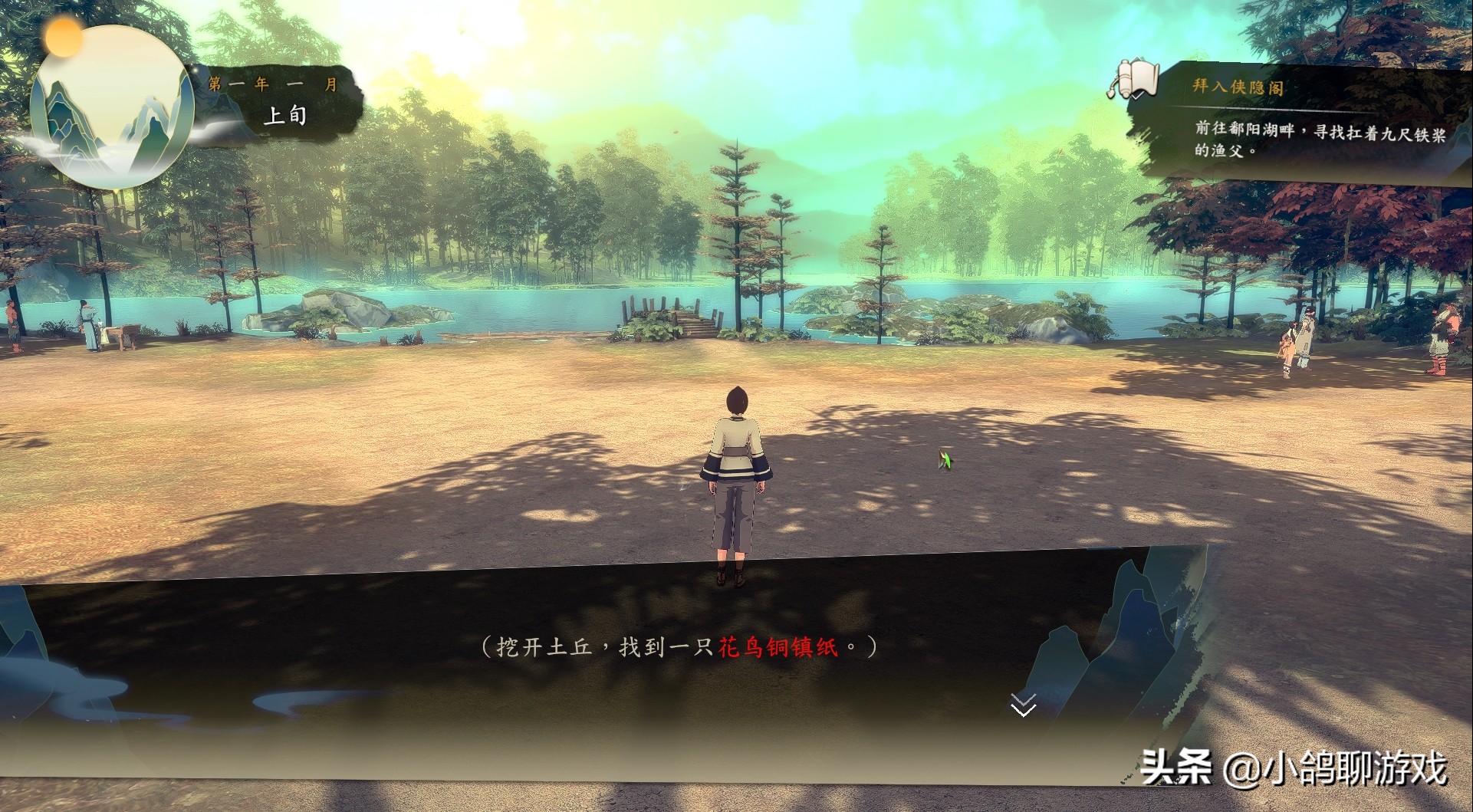Select the 上旬 calendar date label
This screenshot has height=812, width=1473.
pos(285,116)
